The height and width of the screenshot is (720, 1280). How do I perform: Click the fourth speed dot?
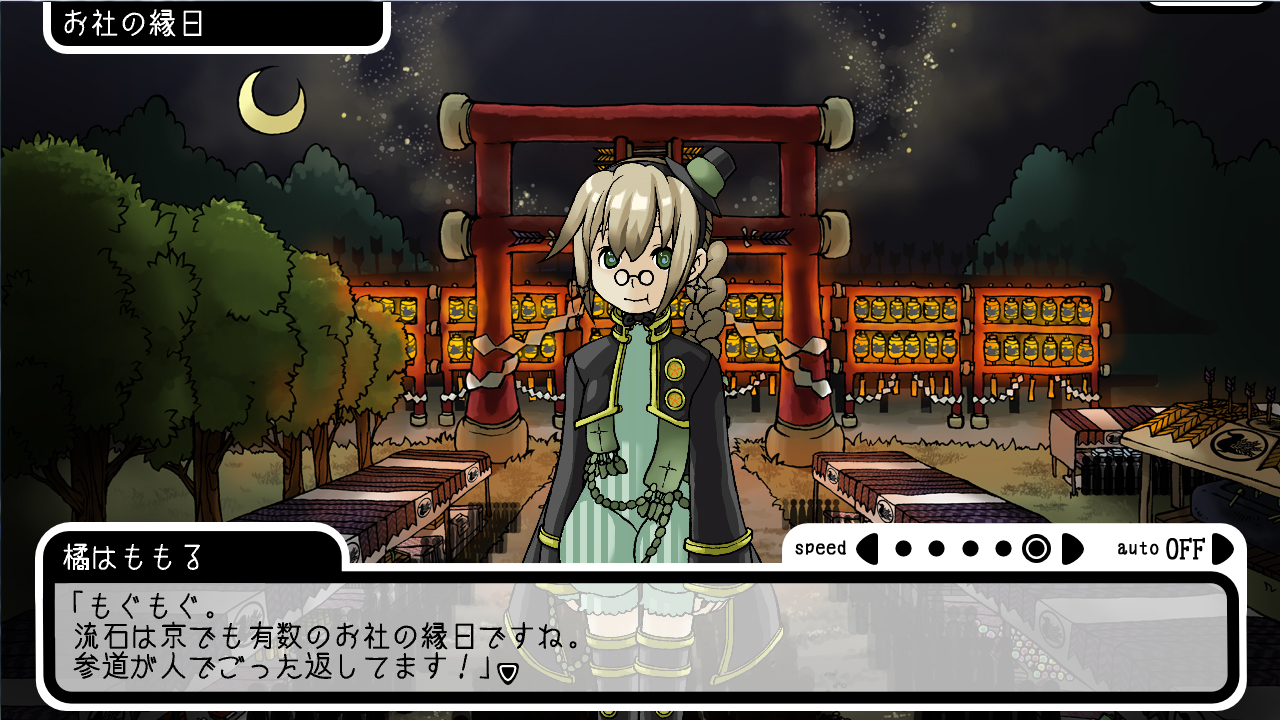pos(1003,548)
